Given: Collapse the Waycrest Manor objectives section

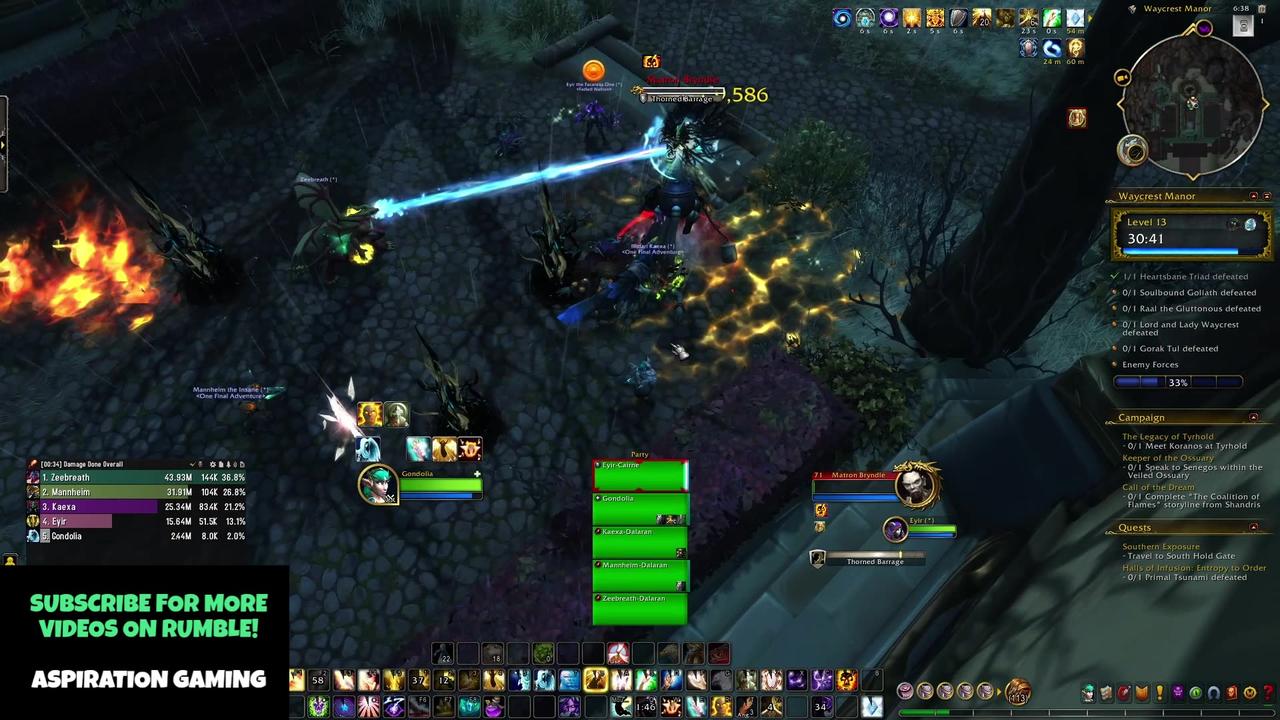Looking at the screenshot, I should click(x=1254, y=196).
